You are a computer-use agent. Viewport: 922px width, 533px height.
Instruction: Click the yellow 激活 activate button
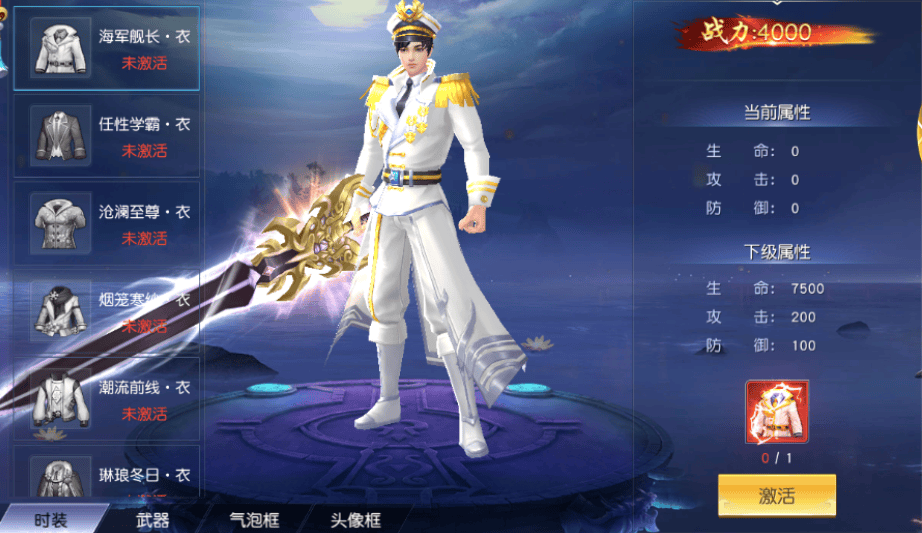[x=776, y=495]
